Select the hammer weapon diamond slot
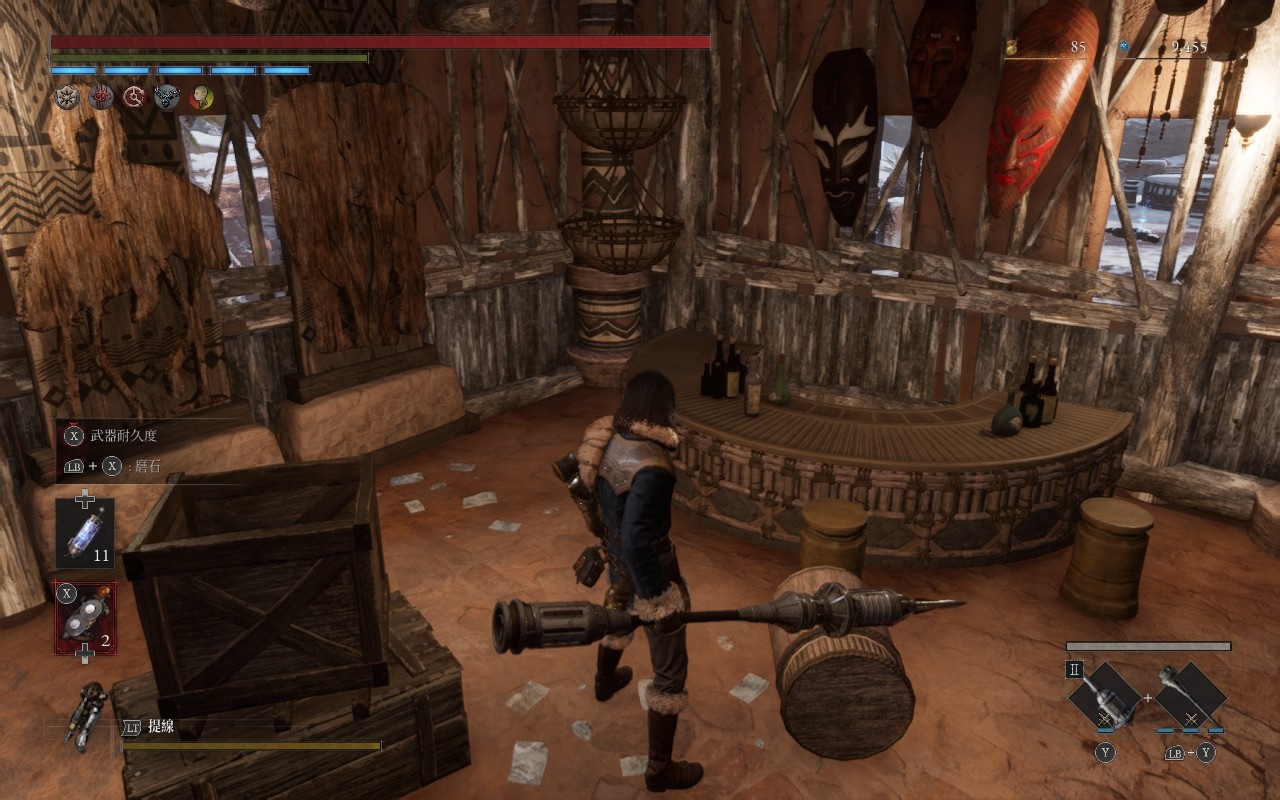 [1105, 695]
